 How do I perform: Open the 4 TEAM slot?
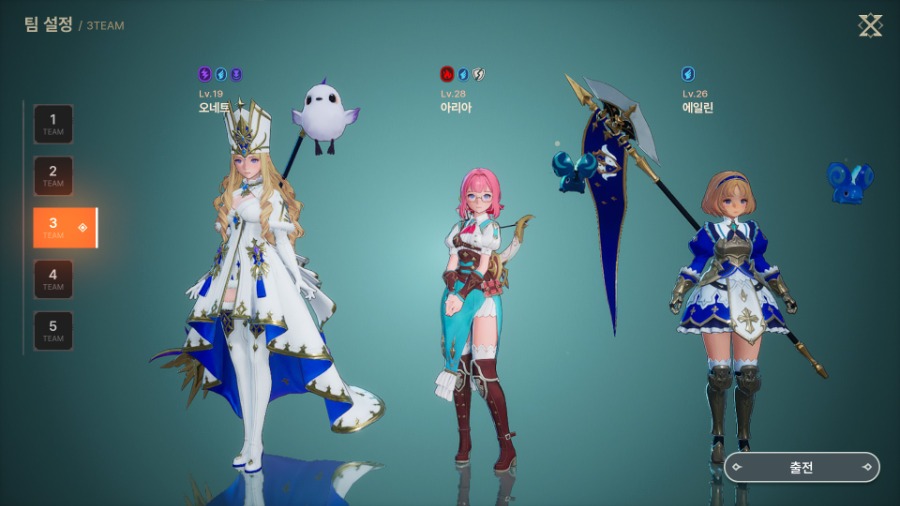(53, 279)
